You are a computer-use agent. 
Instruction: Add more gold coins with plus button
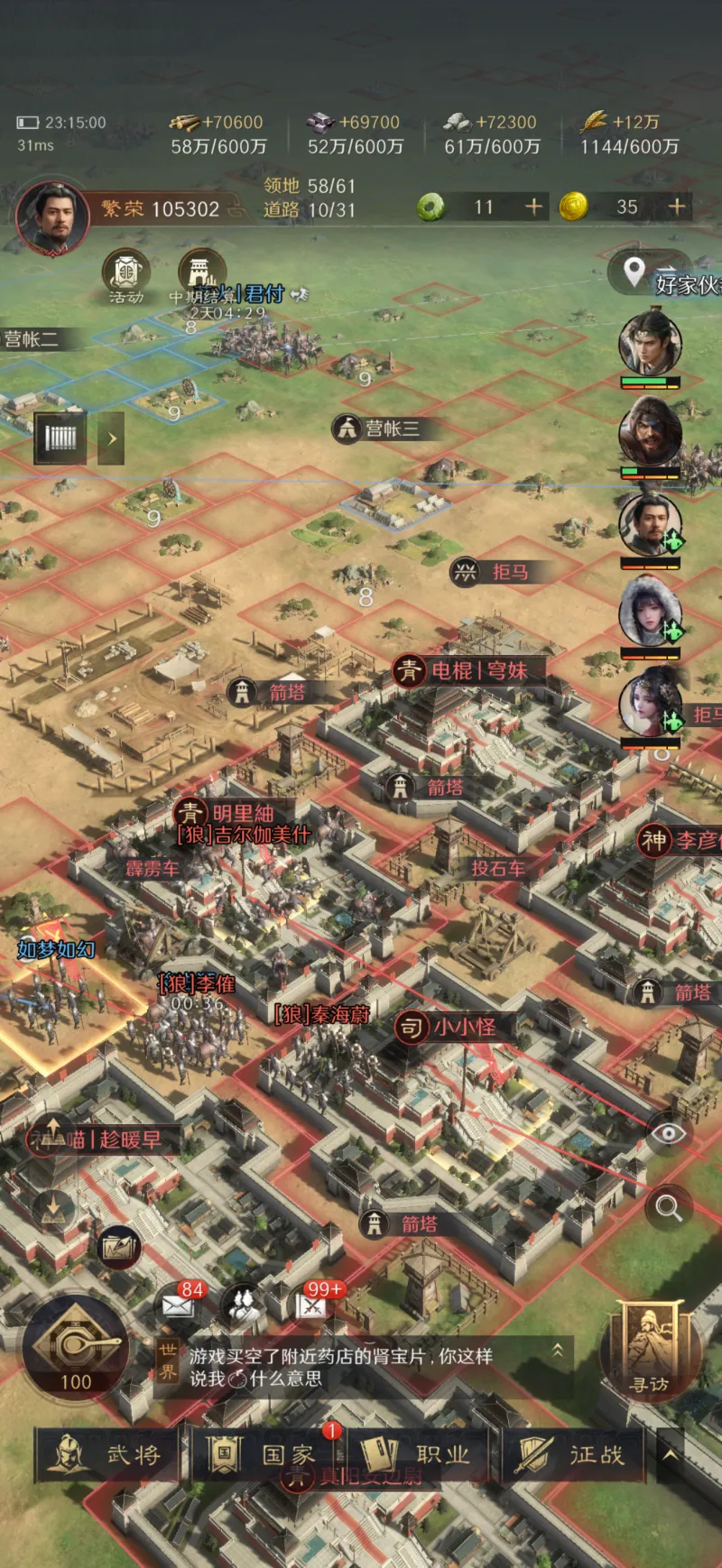[676, 208]
